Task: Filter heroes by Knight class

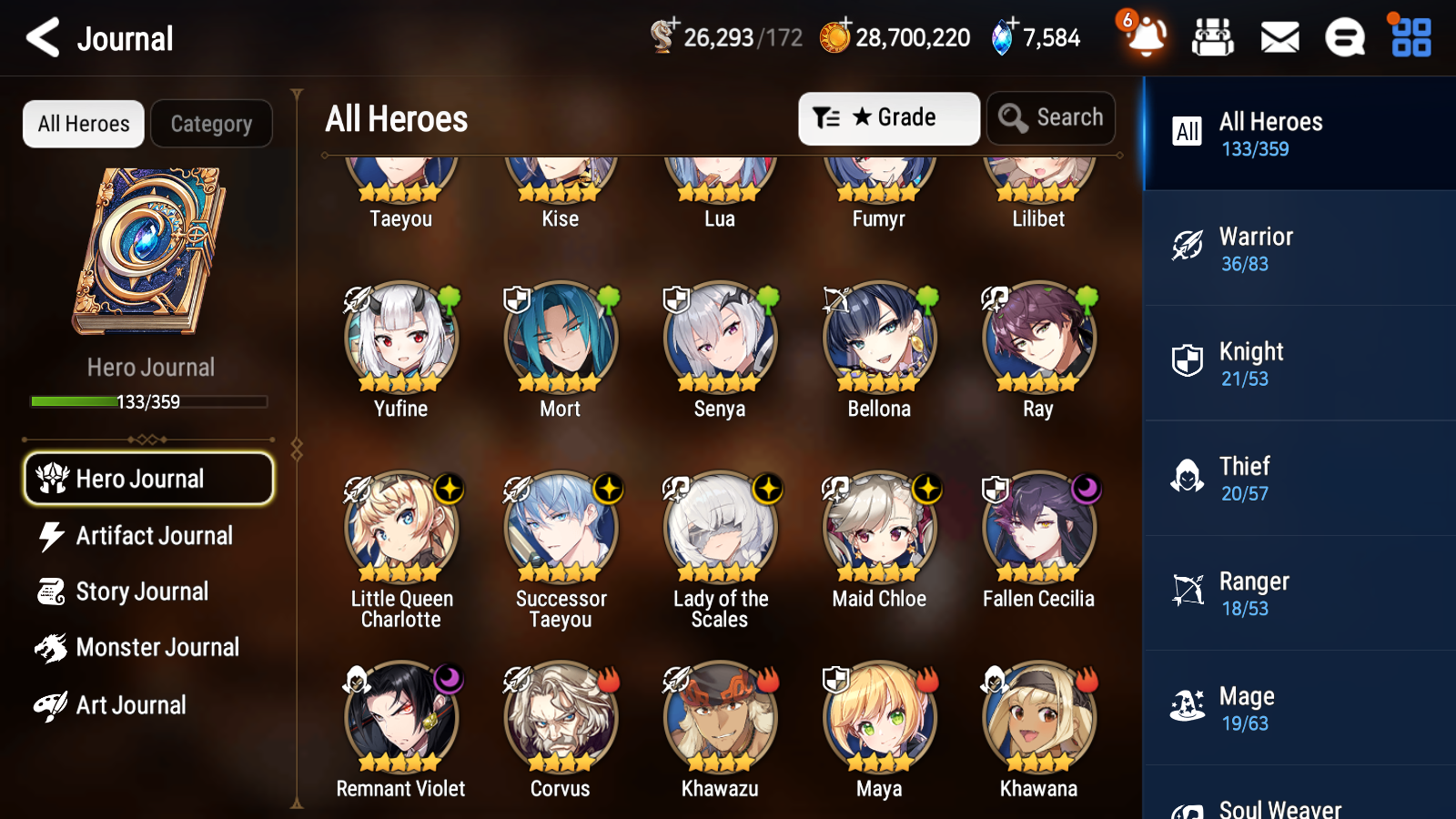Action: [x=1299, y=363]
